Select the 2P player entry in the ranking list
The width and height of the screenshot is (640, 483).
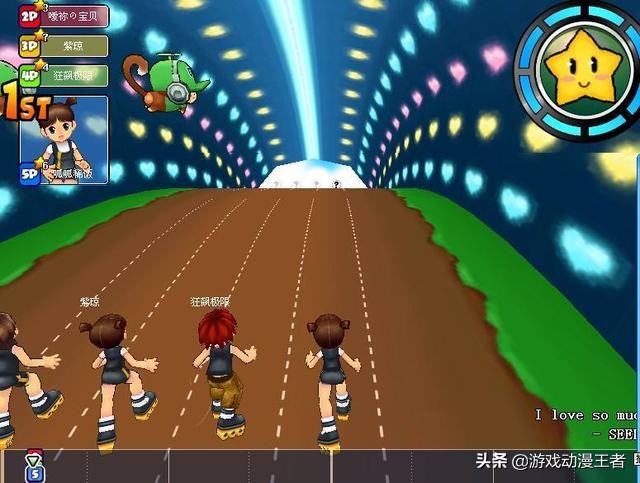[x=63, y=17]
